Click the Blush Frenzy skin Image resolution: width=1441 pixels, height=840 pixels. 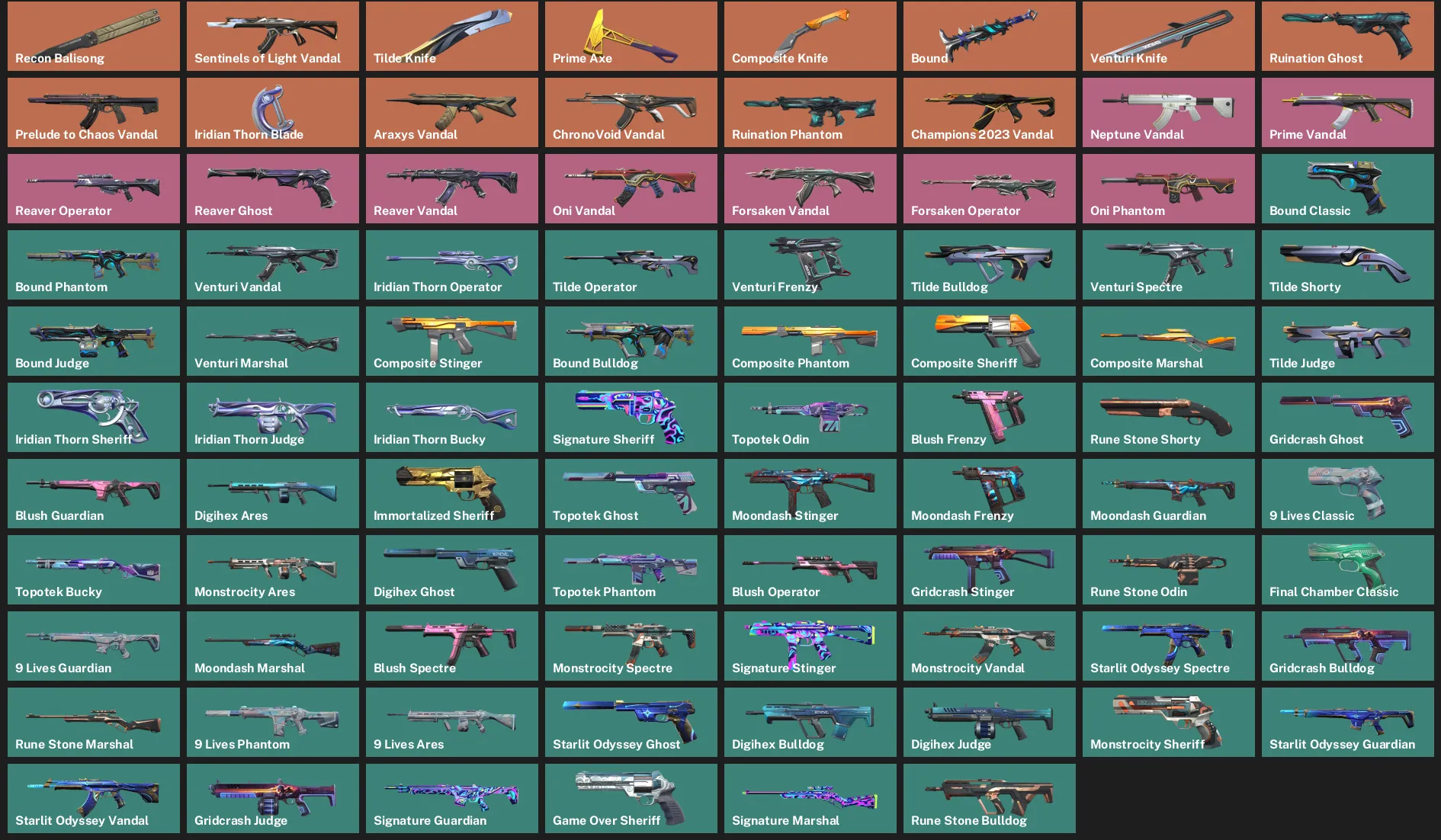[x=988, y=417]
